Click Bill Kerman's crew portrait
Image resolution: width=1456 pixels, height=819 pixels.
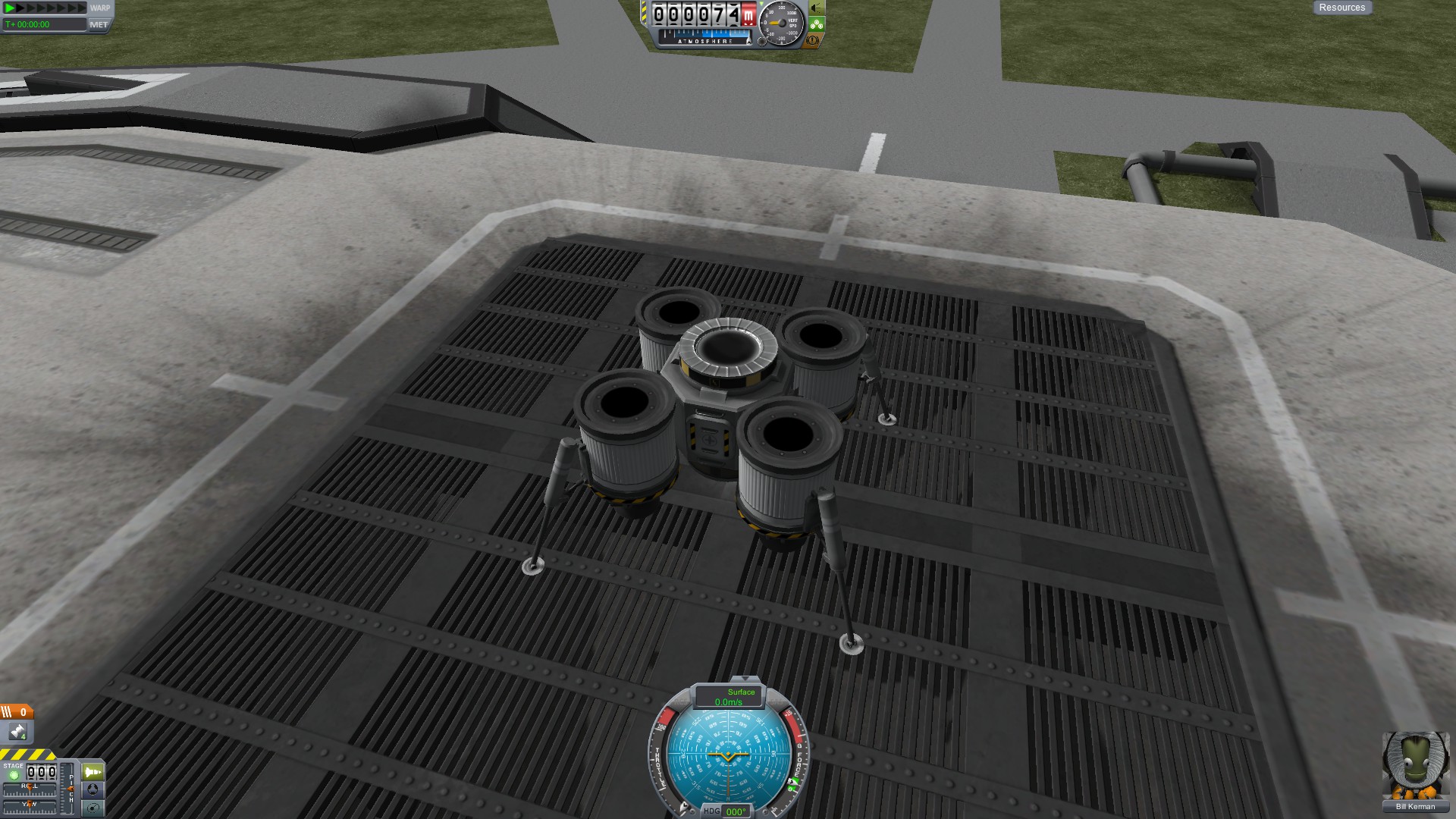[x=1415, y=766]
